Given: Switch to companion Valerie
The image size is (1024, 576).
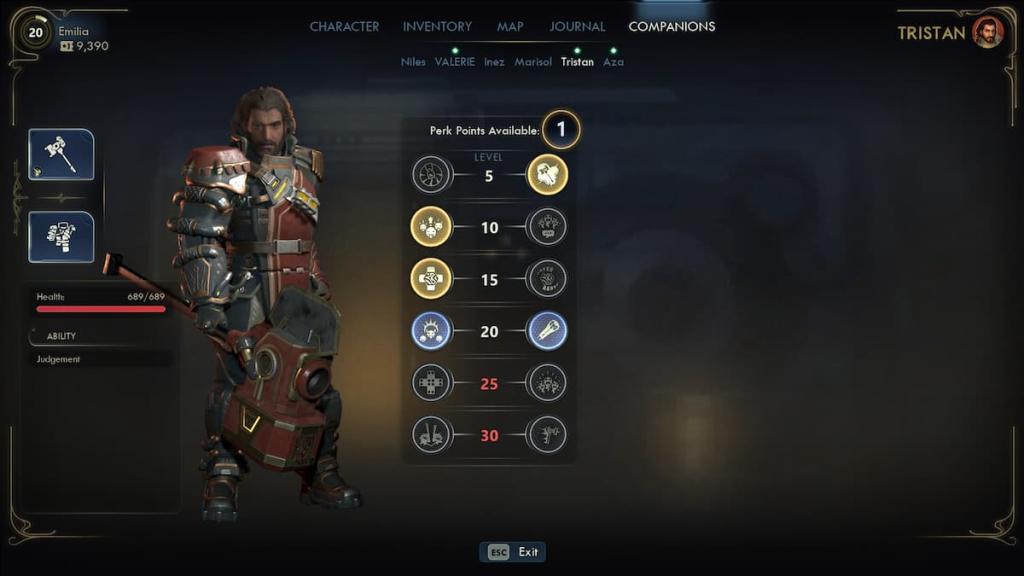Looking at the screenshot, I should pyautogui.click(x=455, y=62).
